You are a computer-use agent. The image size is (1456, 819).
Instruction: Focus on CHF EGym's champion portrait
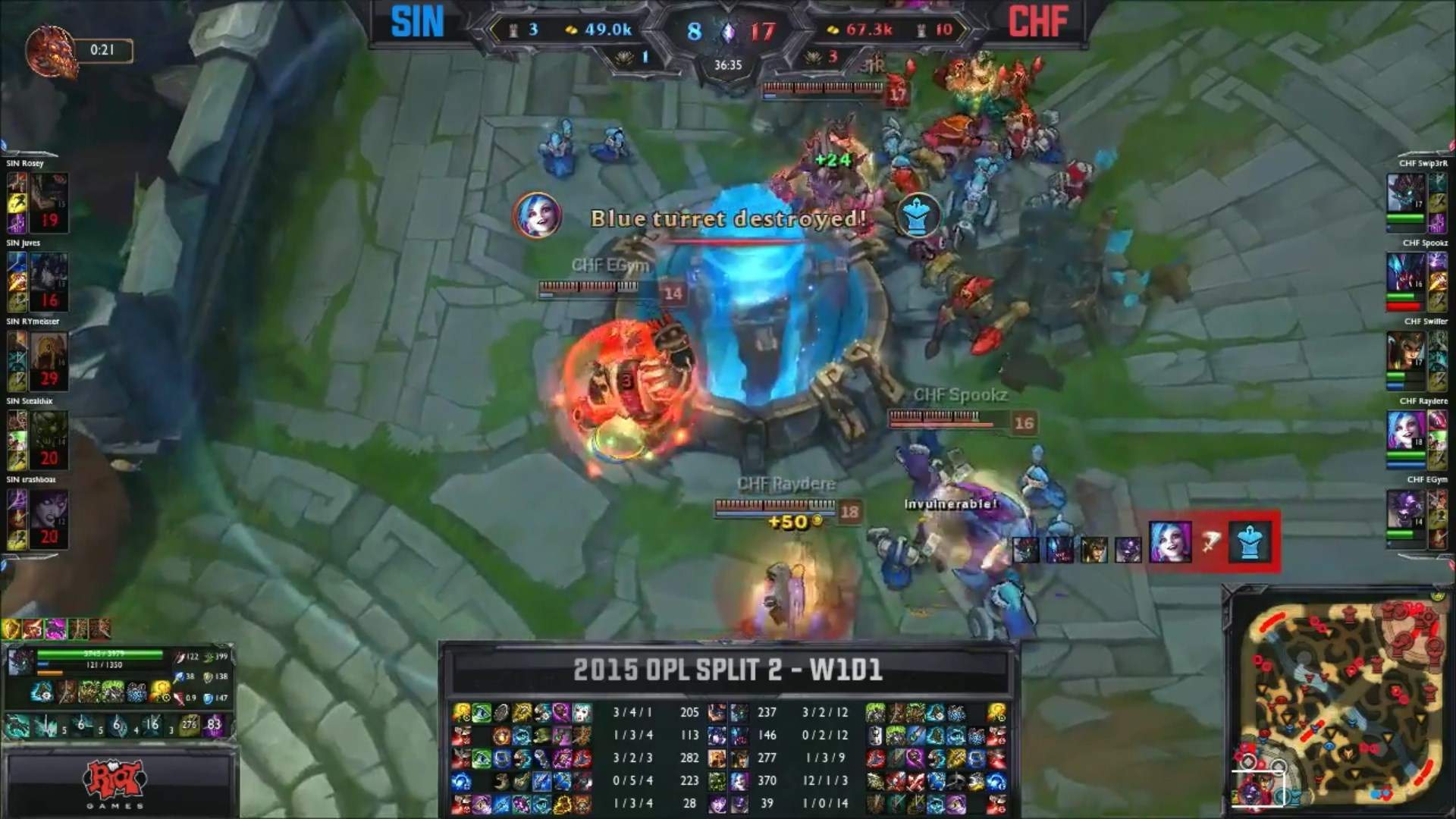click(x=1404, y=508)
